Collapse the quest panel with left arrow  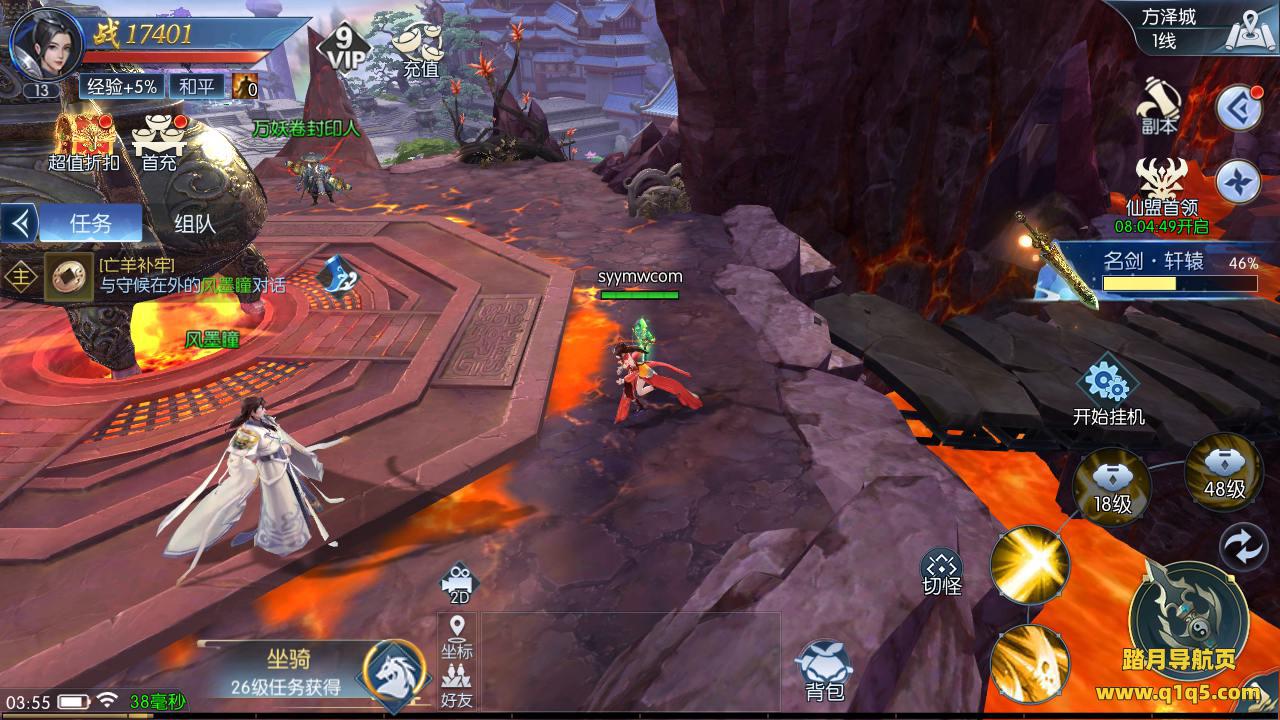point(19,223)
